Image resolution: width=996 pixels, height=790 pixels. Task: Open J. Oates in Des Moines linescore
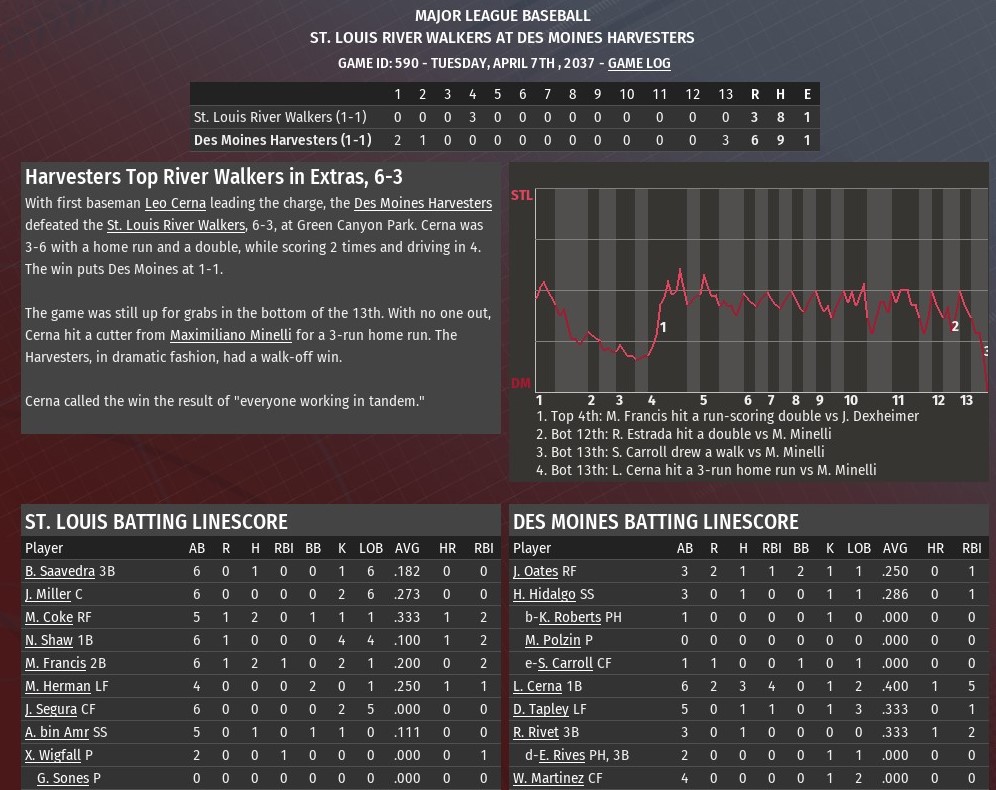[535, 571]
